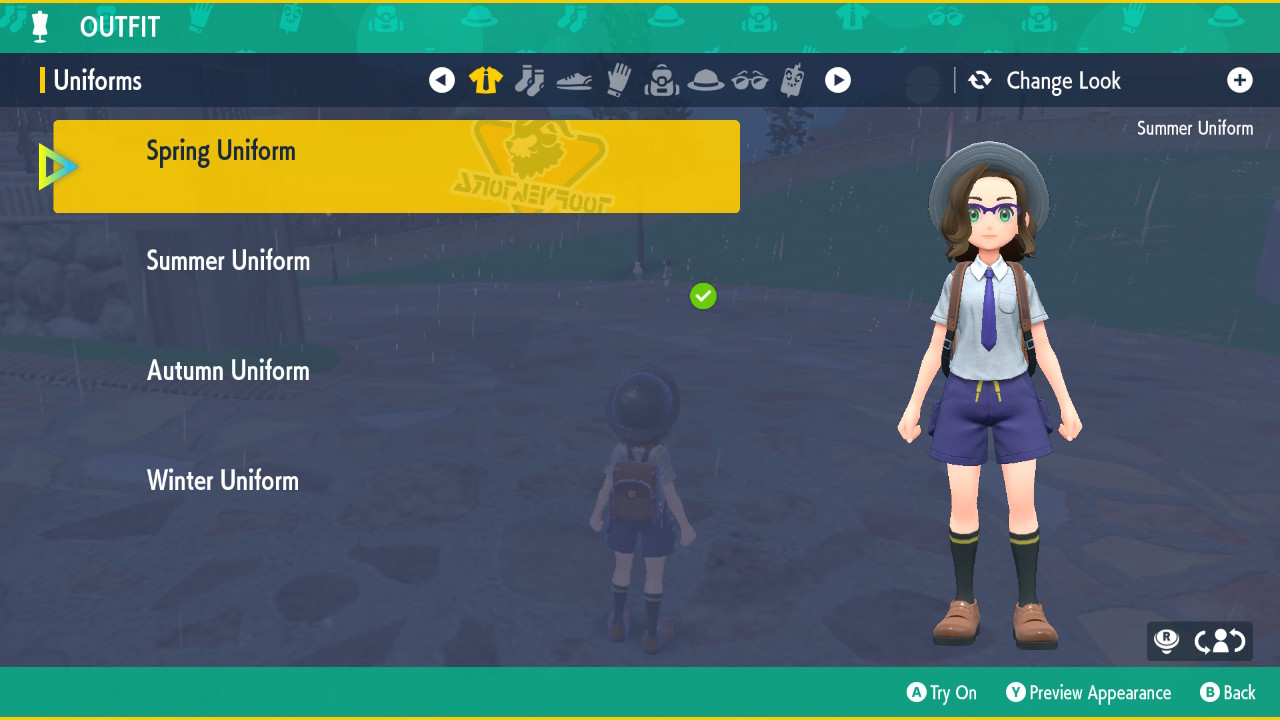Click the outfit pin icon beside OUTFIT
This screenshot has height=720, width=1280.
(37, 26)
